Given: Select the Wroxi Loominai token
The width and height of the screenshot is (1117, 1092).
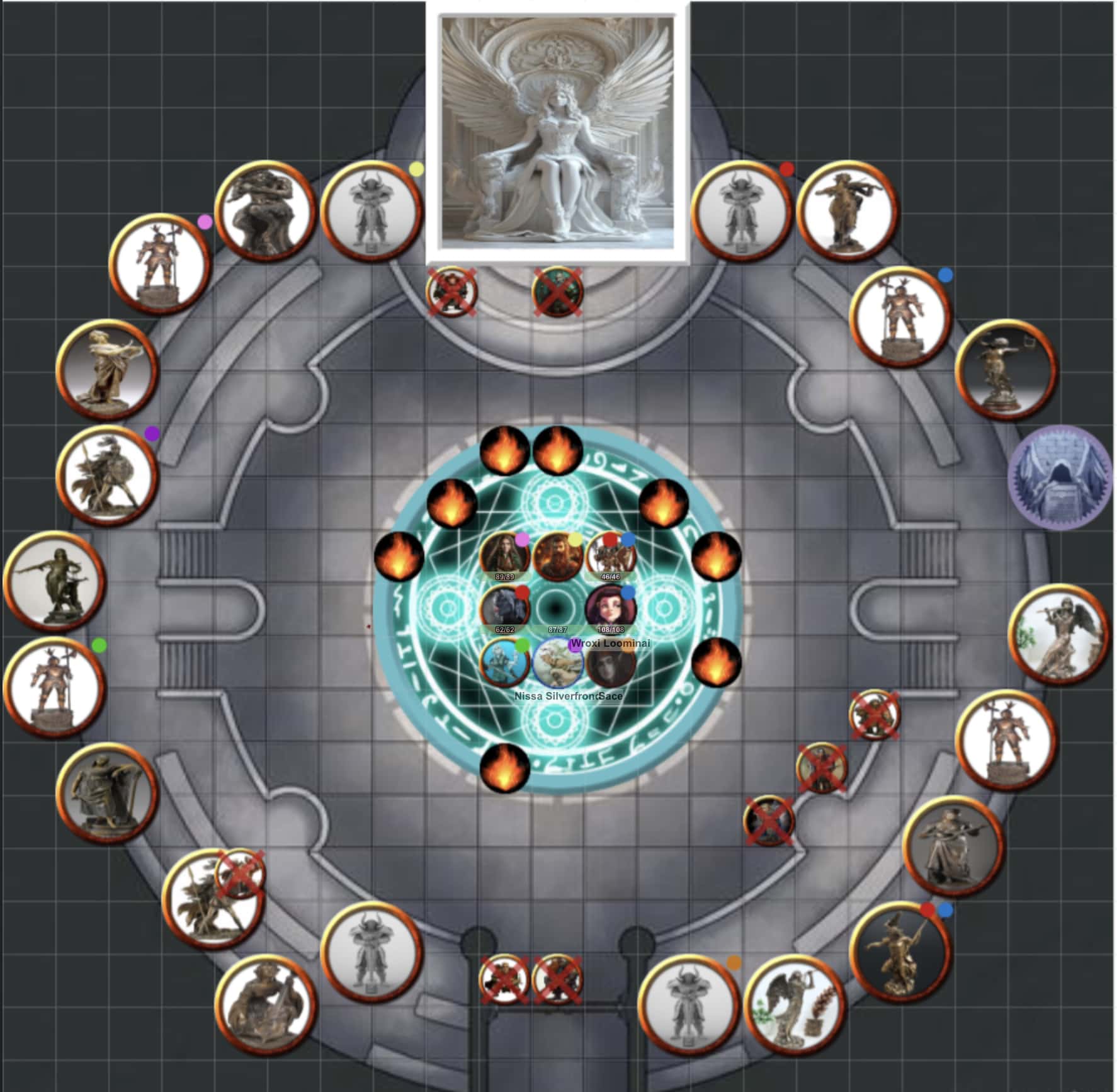Looking at the screenshot, I should click(610, 608).
